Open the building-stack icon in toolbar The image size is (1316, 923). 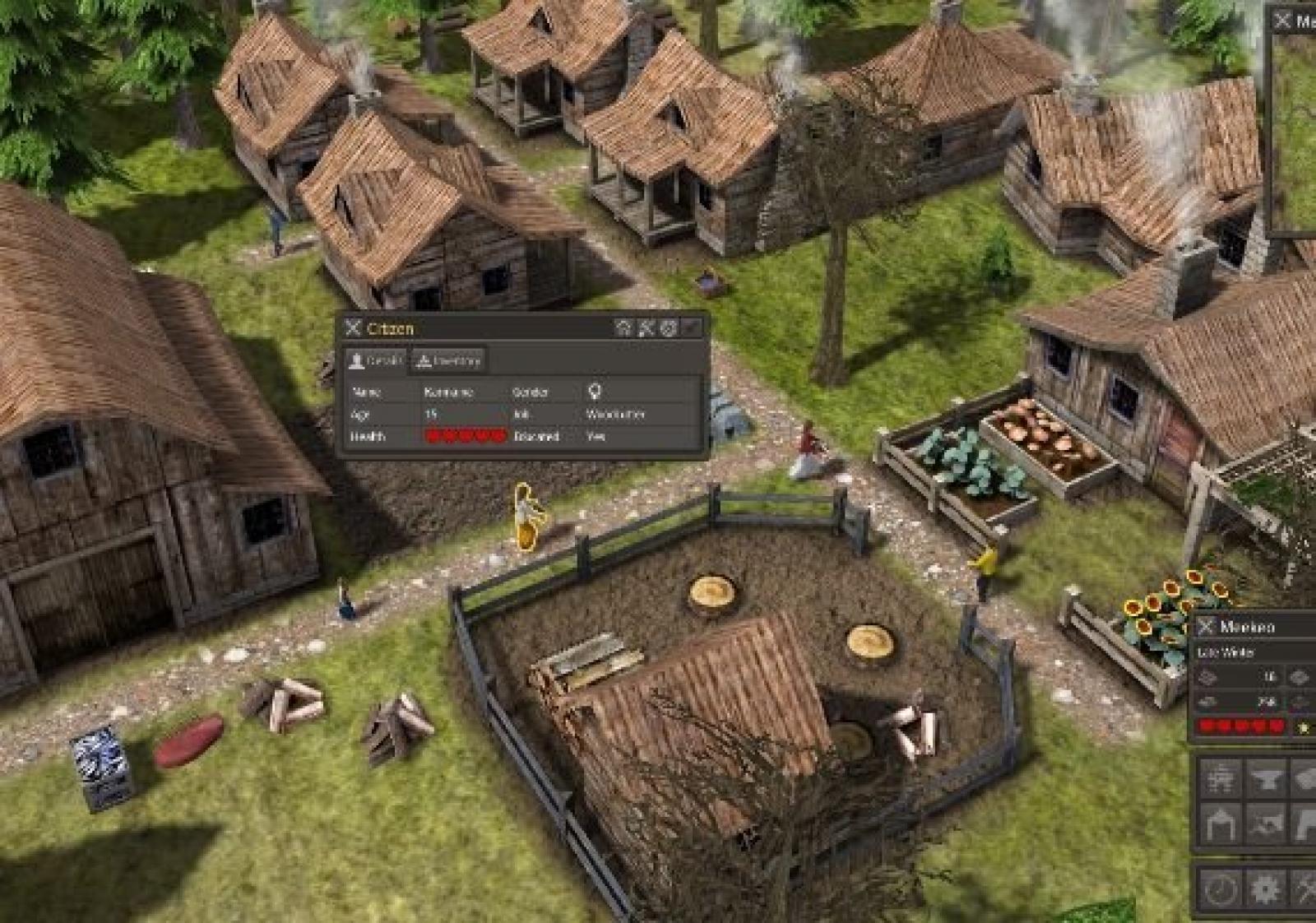(1220, 778)
